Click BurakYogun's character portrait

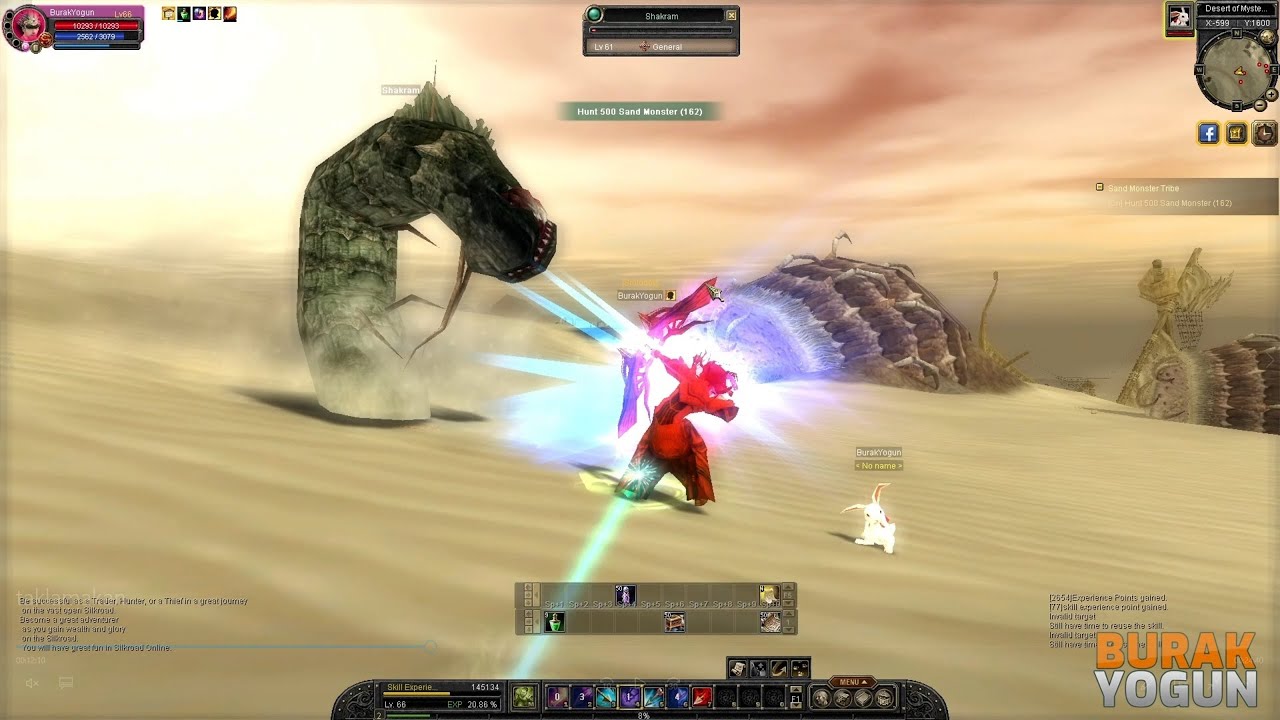(x=27, y=27)
